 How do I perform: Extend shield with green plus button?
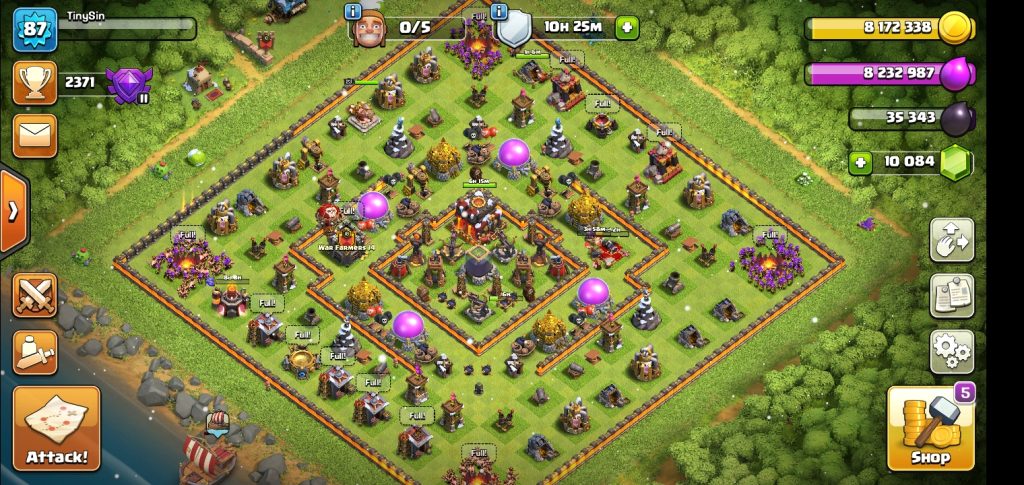(x=626, y=27)
